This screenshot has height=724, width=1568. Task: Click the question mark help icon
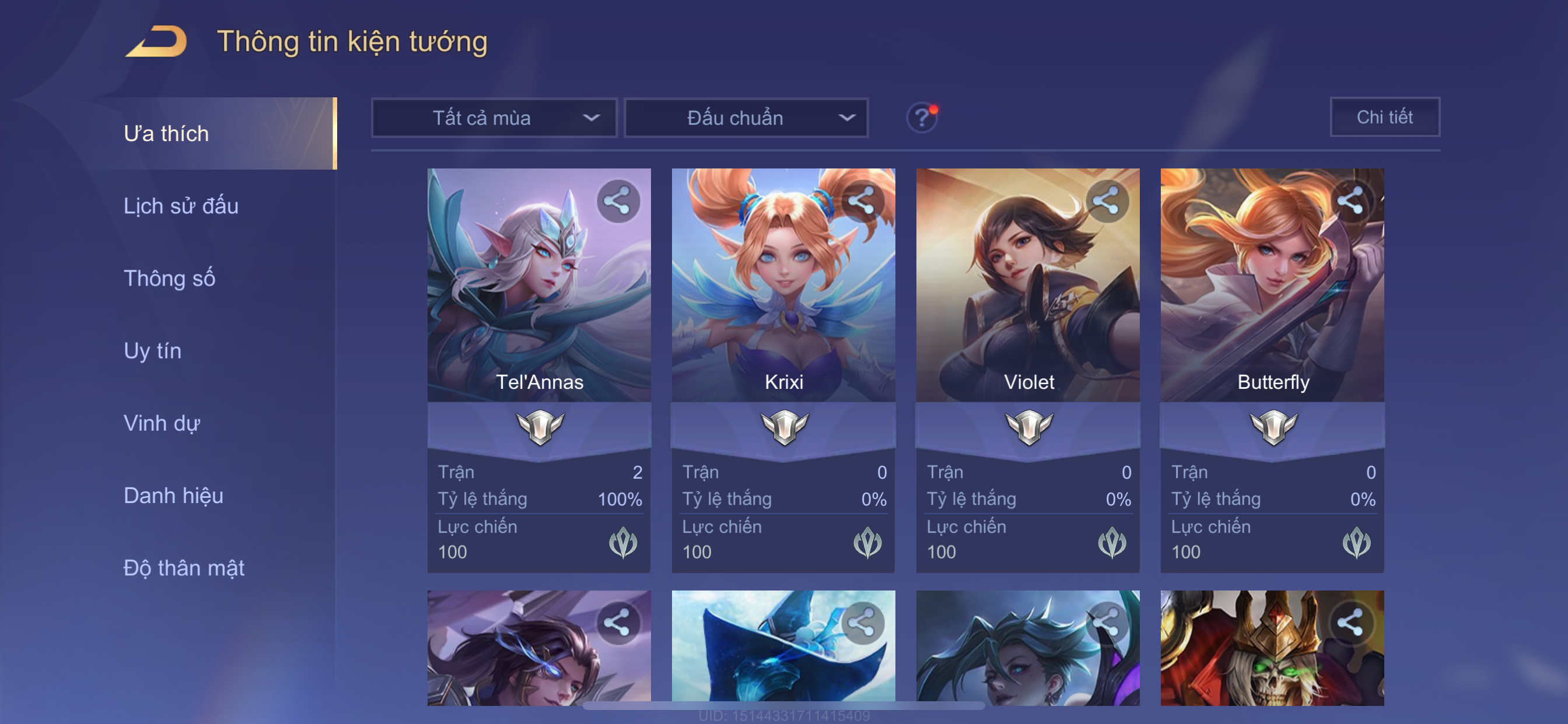point(921,117)
